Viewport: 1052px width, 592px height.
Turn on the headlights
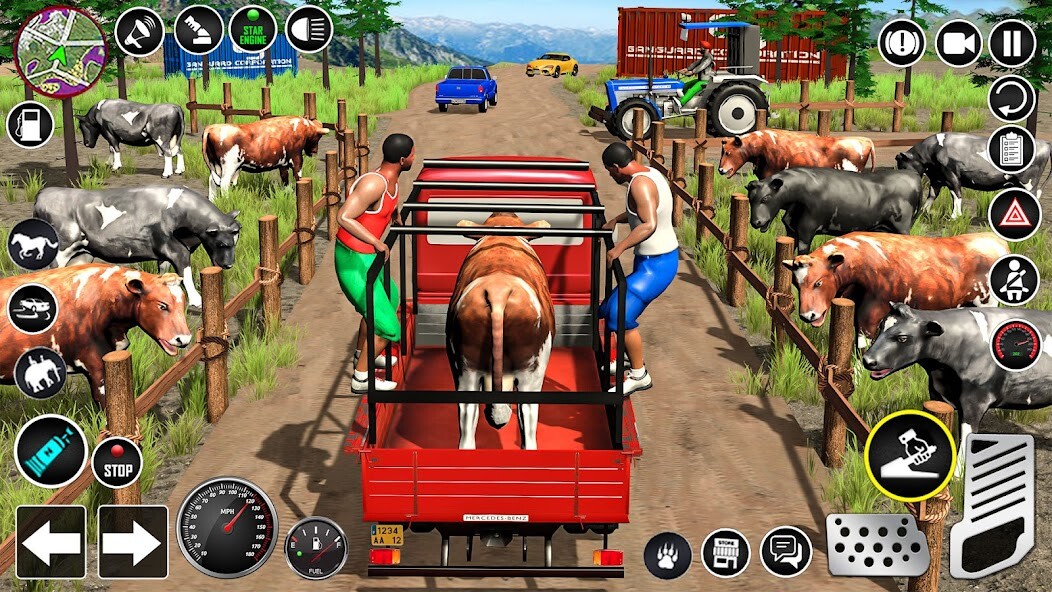pos(309,29)
